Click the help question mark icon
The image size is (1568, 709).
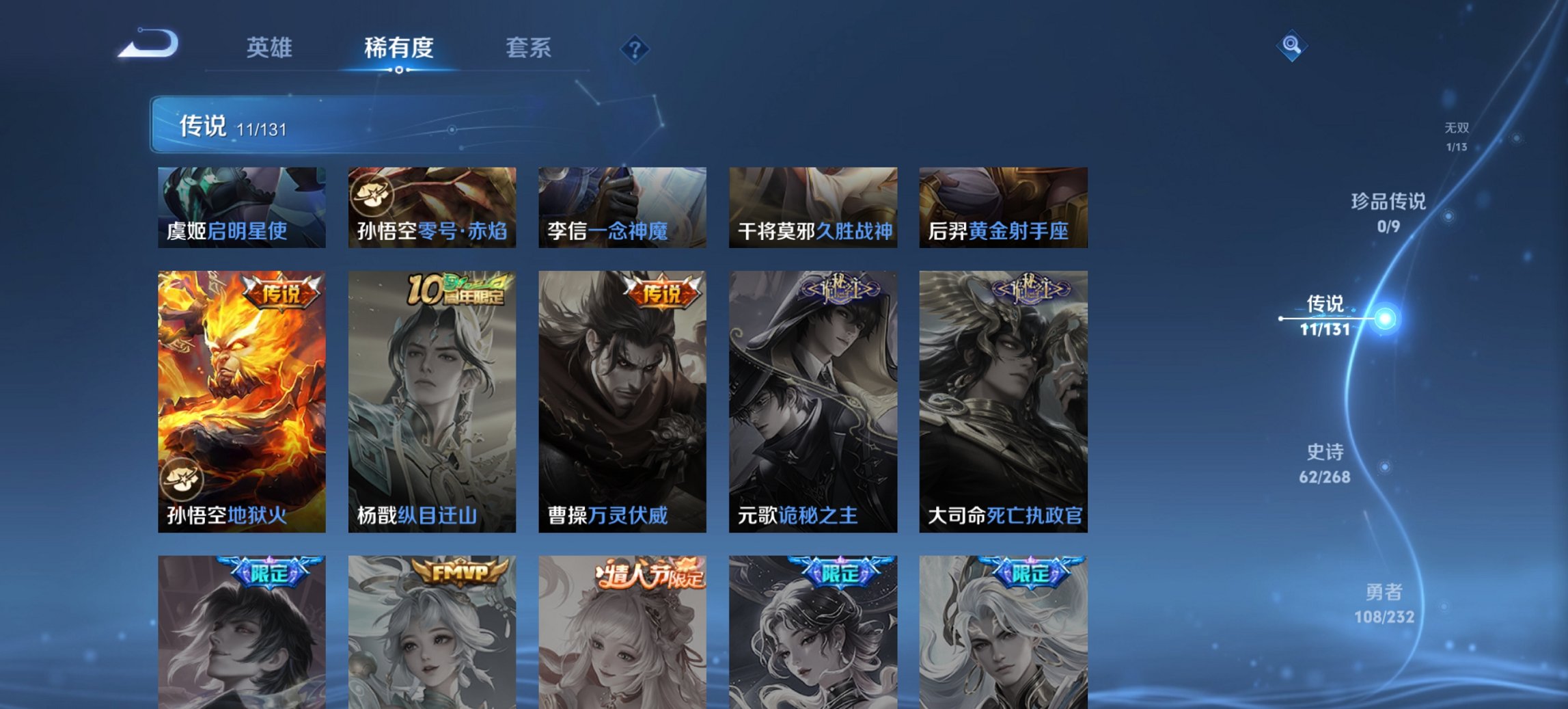pos(634,46)
